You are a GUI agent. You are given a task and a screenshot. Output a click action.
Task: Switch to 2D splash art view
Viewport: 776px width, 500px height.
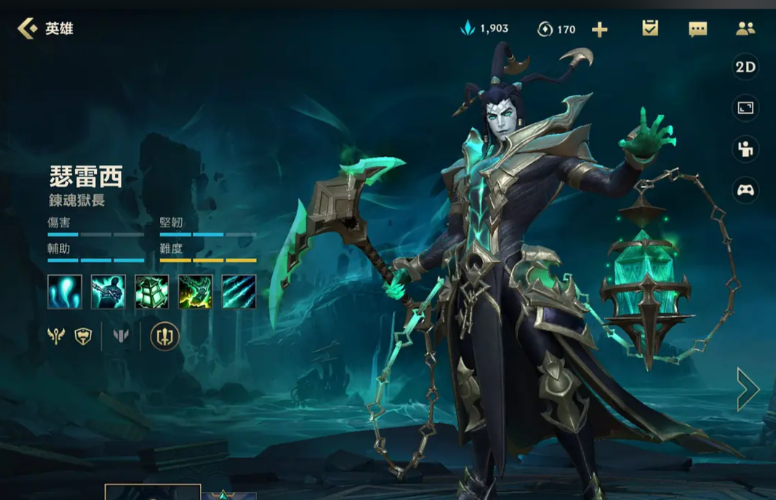tap(745, 67)
